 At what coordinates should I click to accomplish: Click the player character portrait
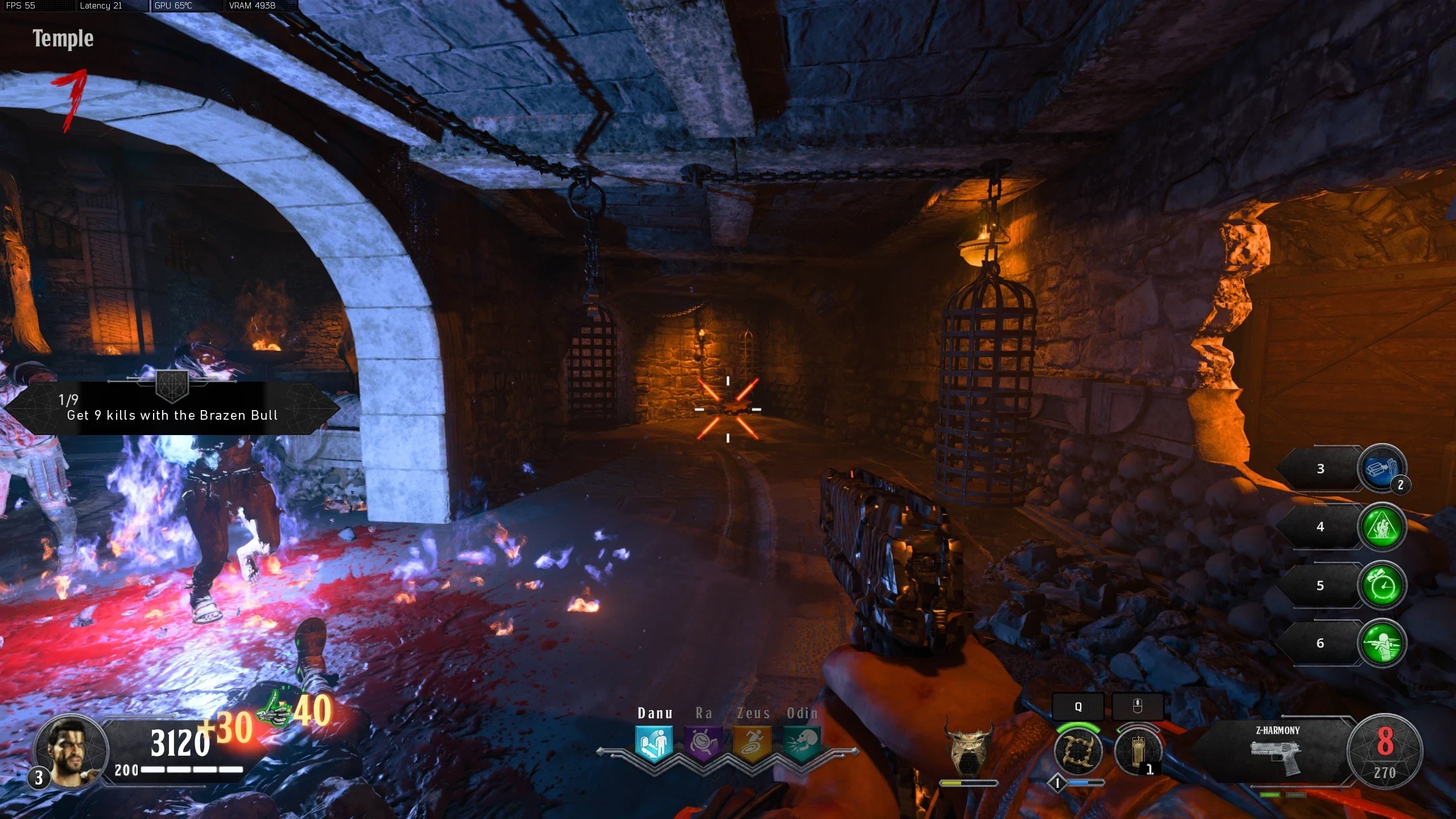coord(71,752)
